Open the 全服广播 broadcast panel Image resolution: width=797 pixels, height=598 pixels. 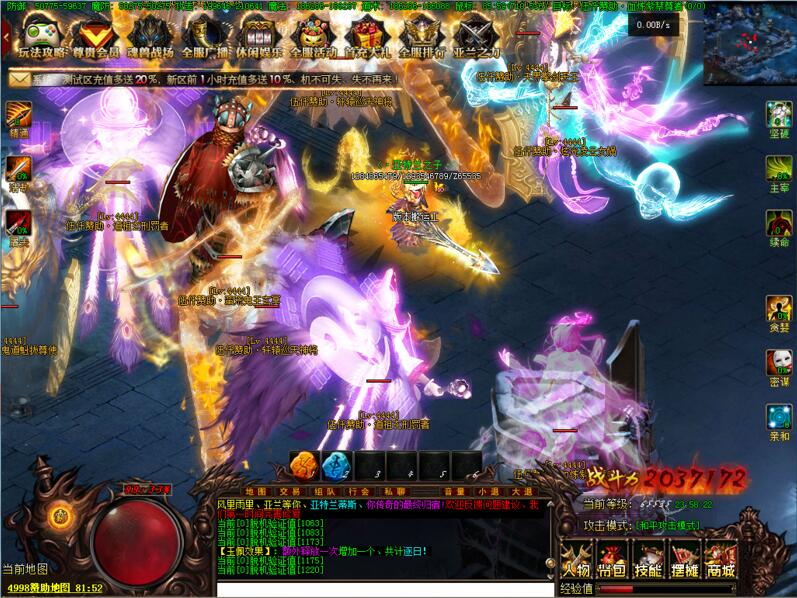208,38
